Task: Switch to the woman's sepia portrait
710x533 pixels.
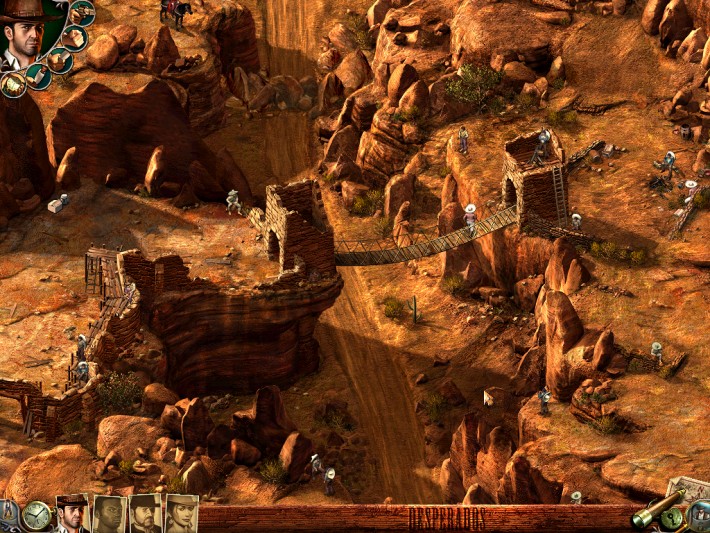Action: pyautogui.click(x=181, y=514)
